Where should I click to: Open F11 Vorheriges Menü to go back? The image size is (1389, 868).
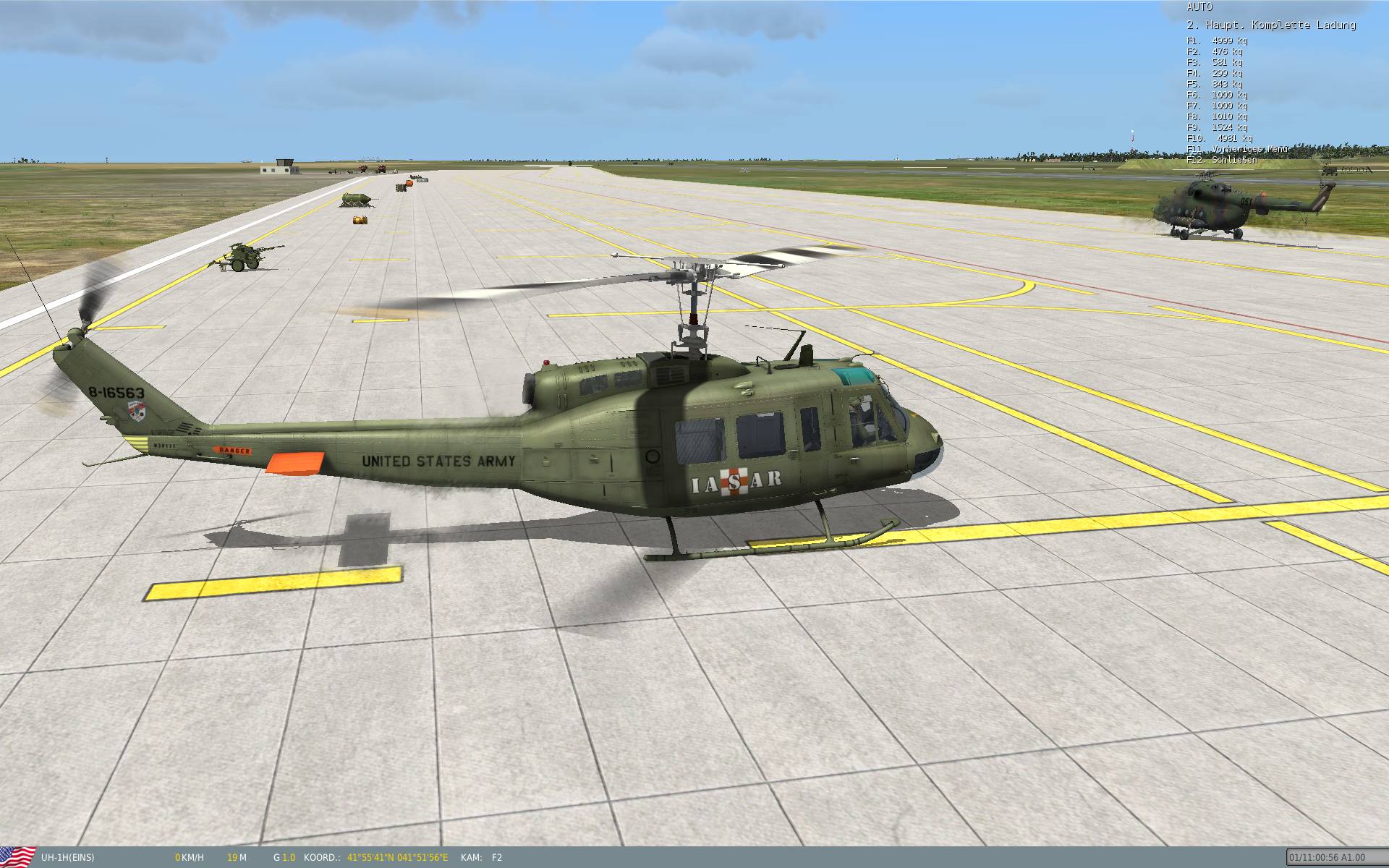pyautogui.click(x=1237, y=148)
